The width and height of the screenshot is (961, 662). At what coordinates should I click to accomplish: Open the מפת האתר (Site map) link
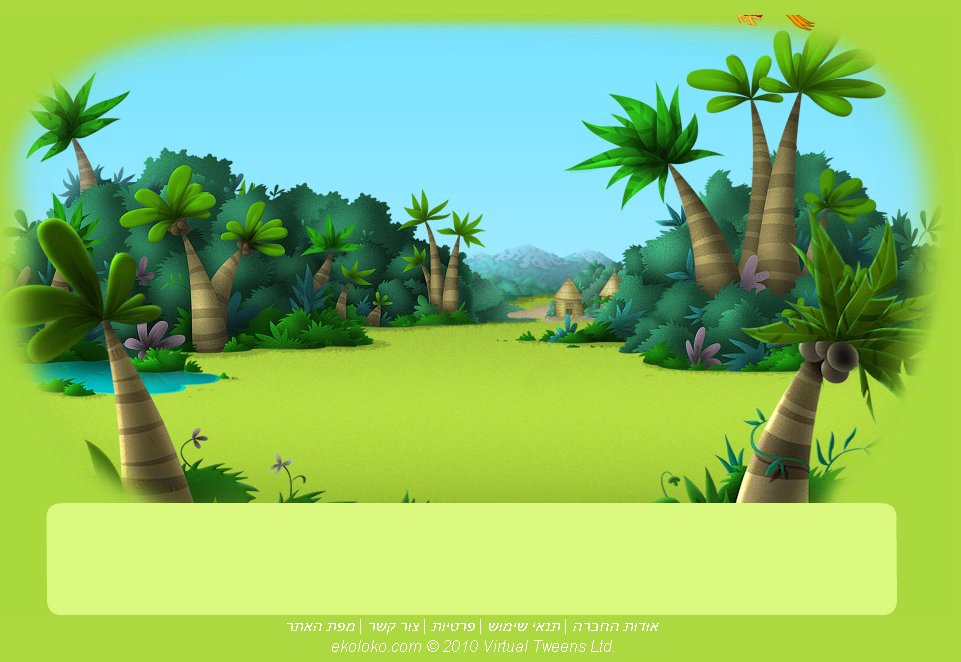[x=320, y=626]
